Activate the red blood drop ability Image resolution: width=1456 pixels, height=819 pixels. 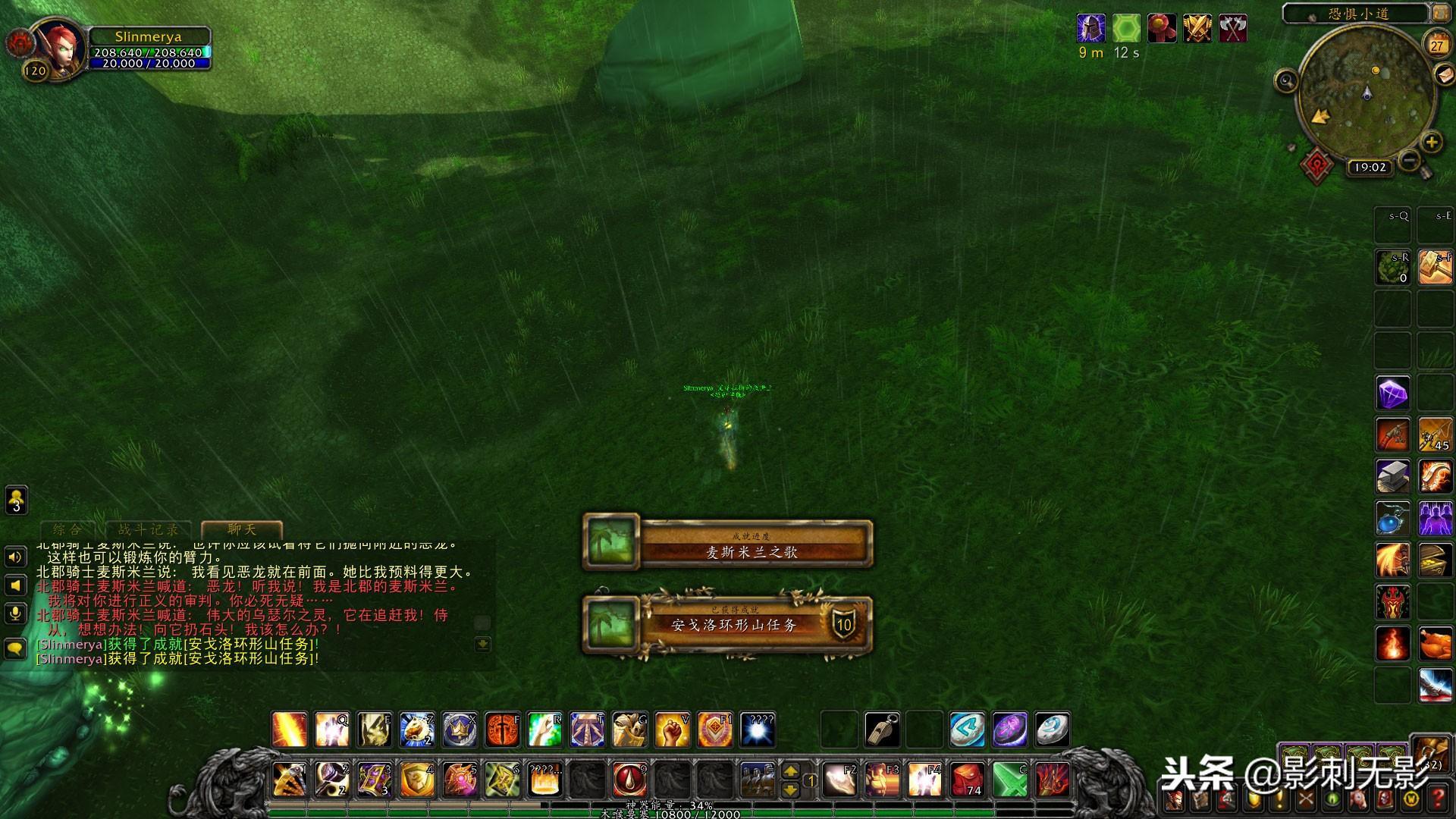pos(629,779)
